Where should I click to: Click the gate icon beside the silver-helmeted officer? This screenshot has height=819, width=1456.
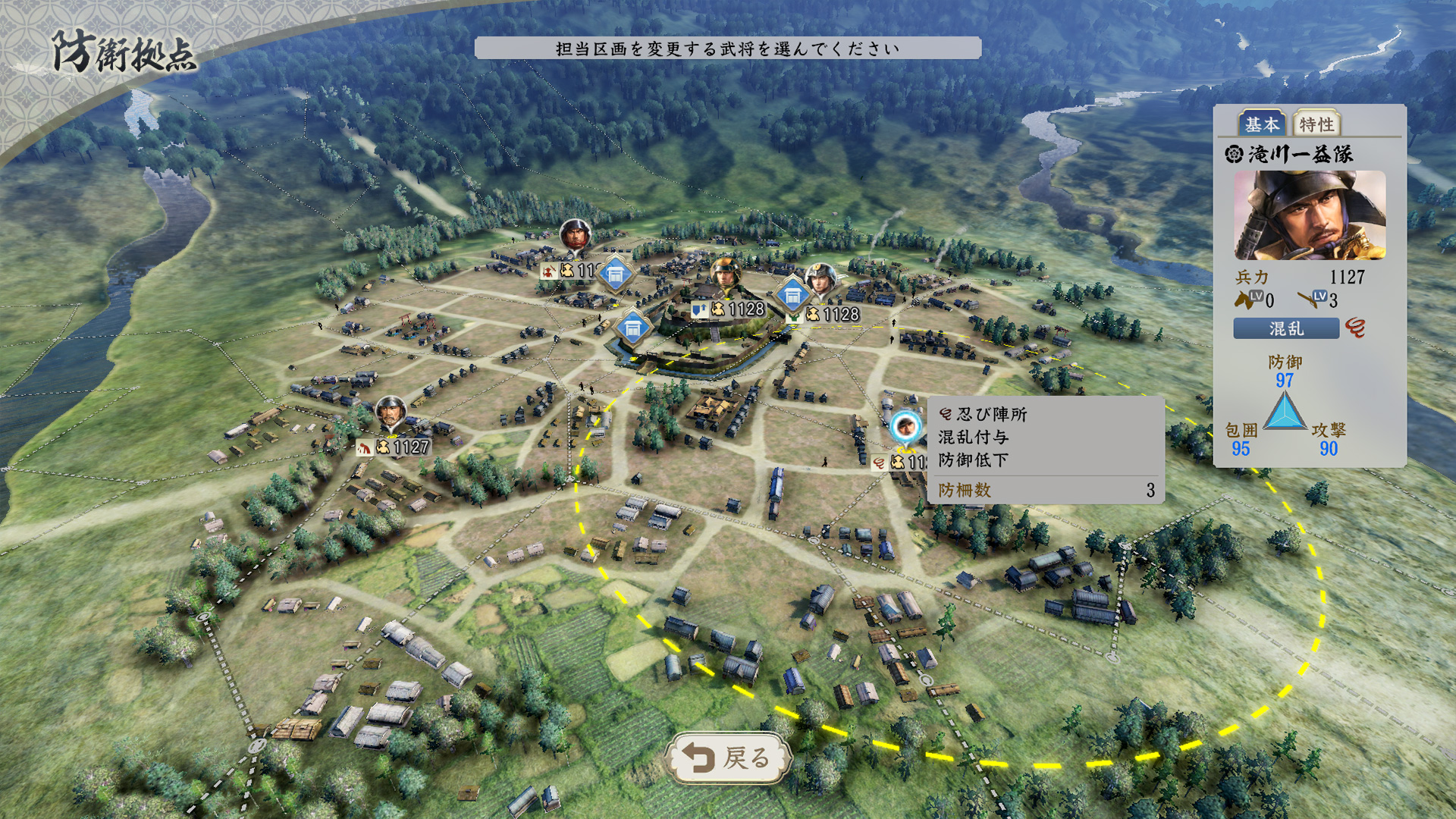click(x=792, y=295)
